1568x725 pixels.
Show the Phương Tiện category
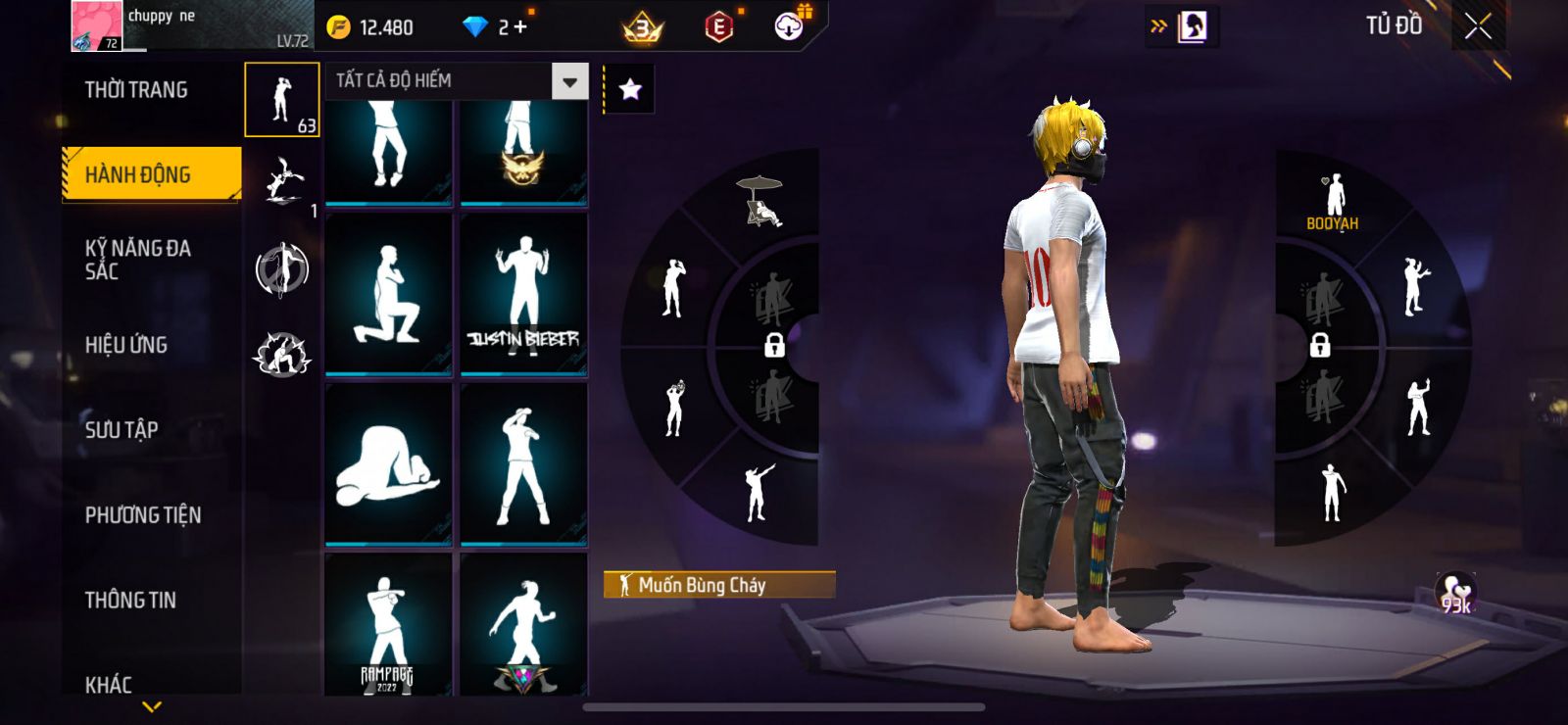click(143, 514)
